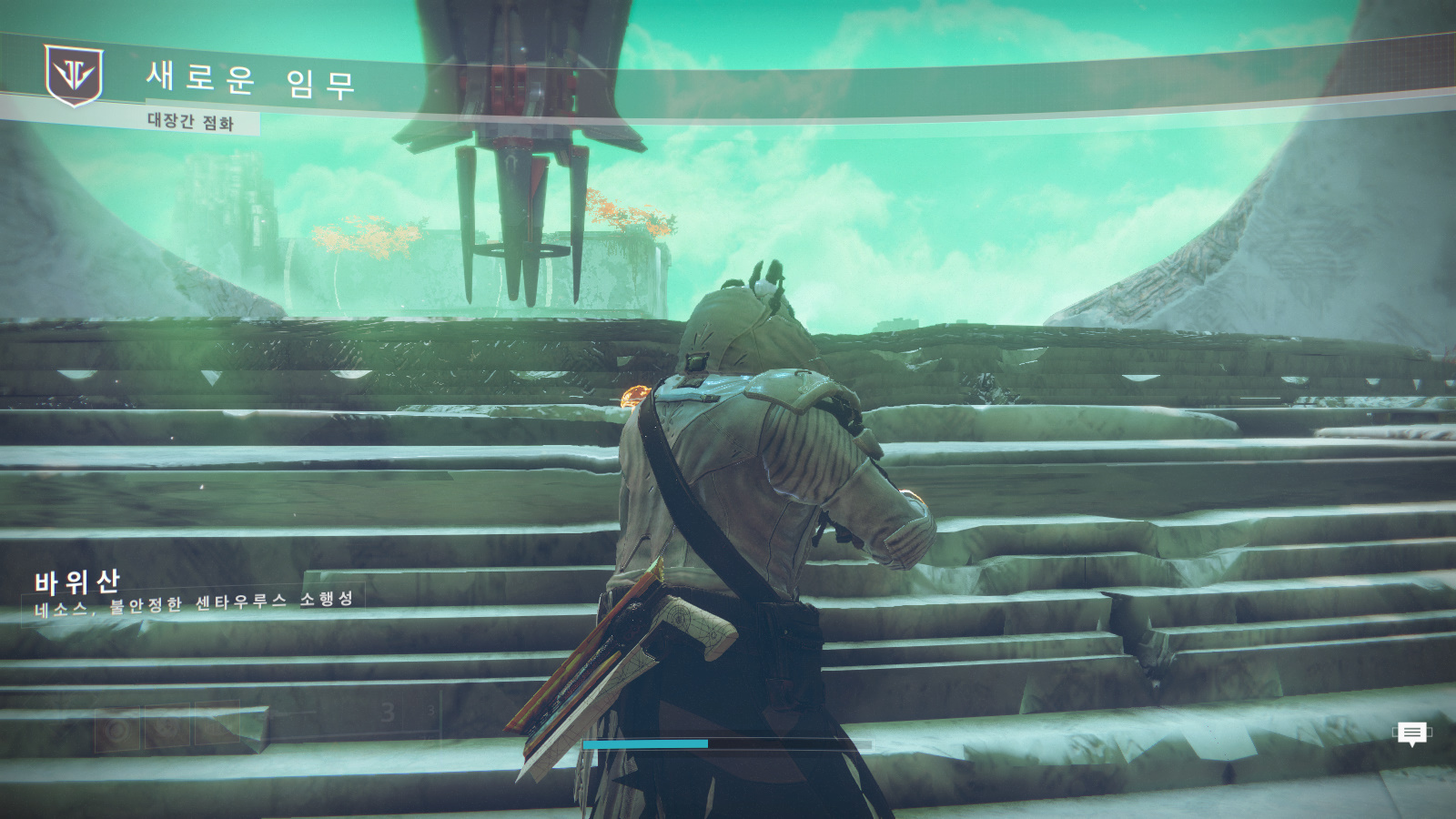
Task: Select the 대장간 점화 mission label
Action: coord(190,121)
